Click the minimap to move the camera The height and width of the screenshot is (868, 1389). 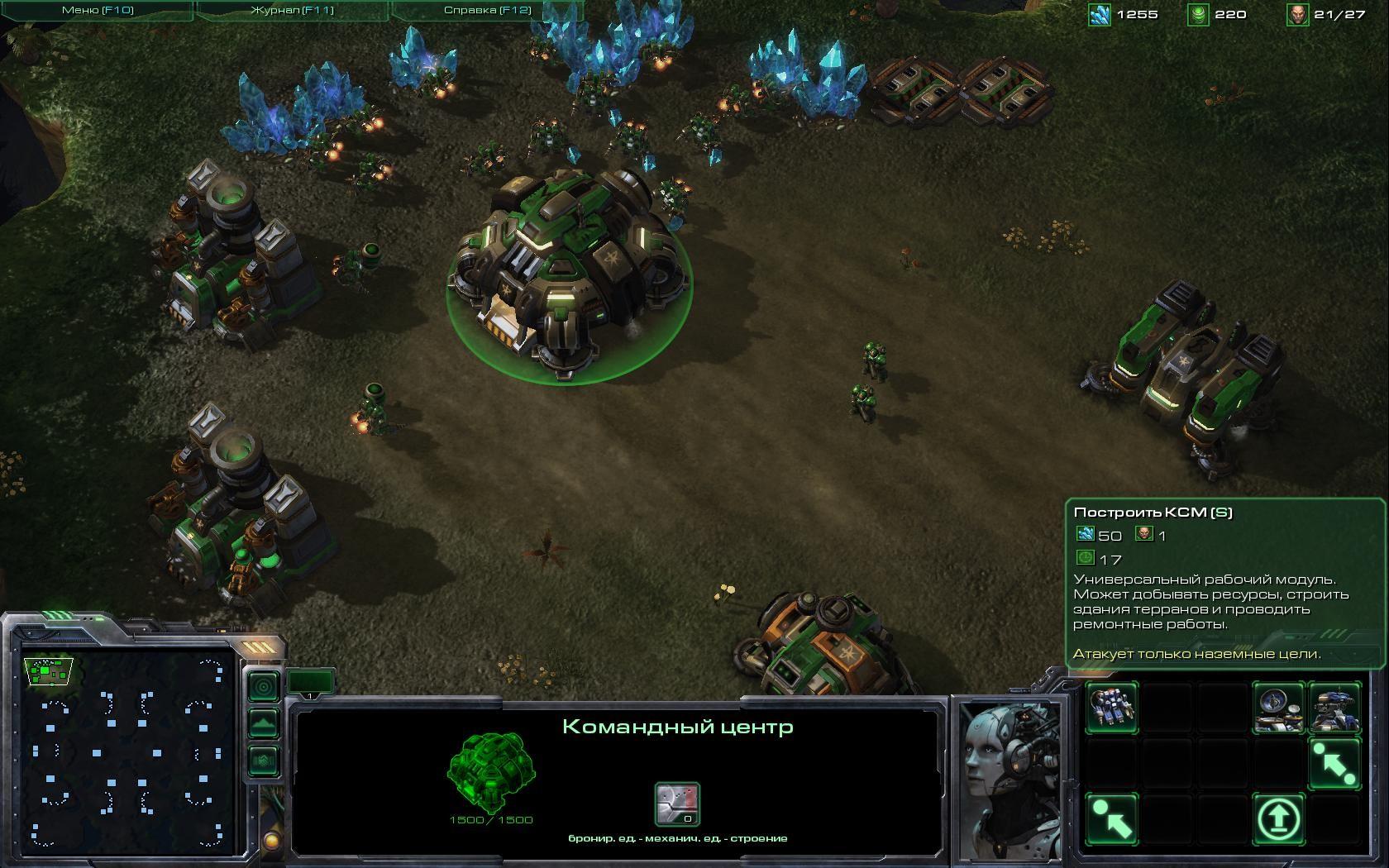point(128,752)
